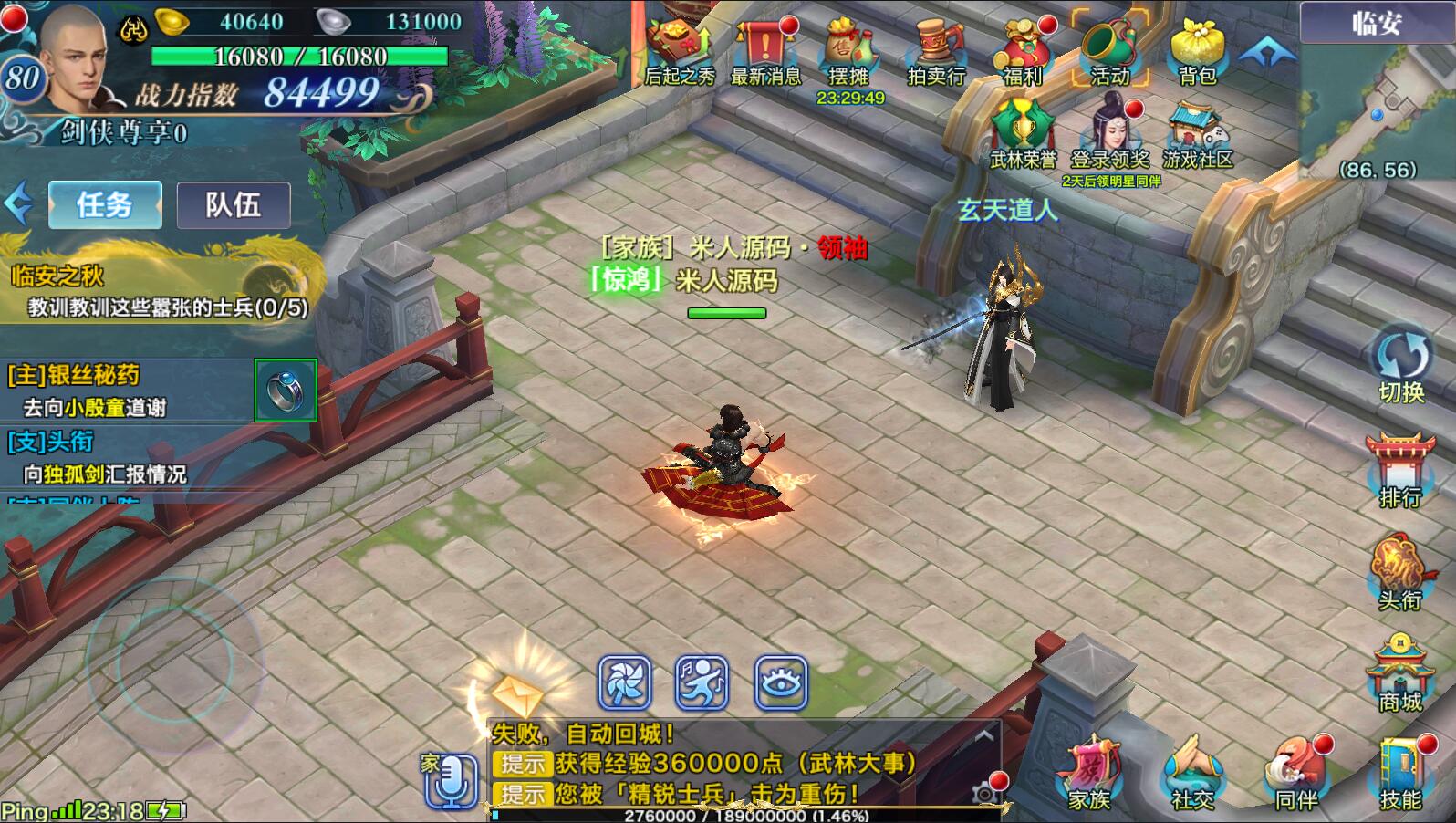Open the 活动 activities menu
1456x823 pixels.
(x=1109, y=53)
